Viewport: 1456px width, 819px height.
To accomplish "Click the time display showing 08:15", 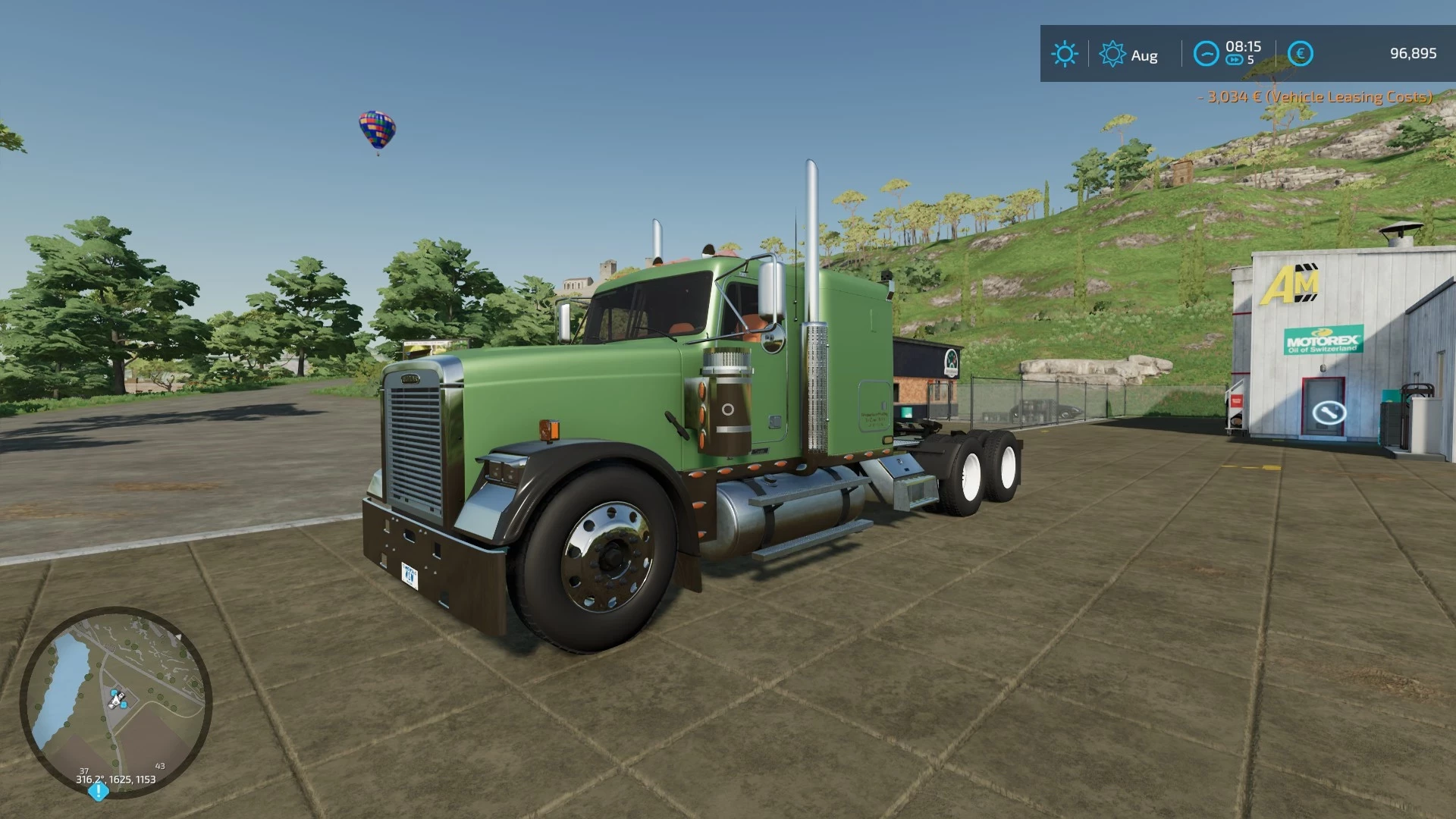I will pyautogui.click(x=1243, y=47).
